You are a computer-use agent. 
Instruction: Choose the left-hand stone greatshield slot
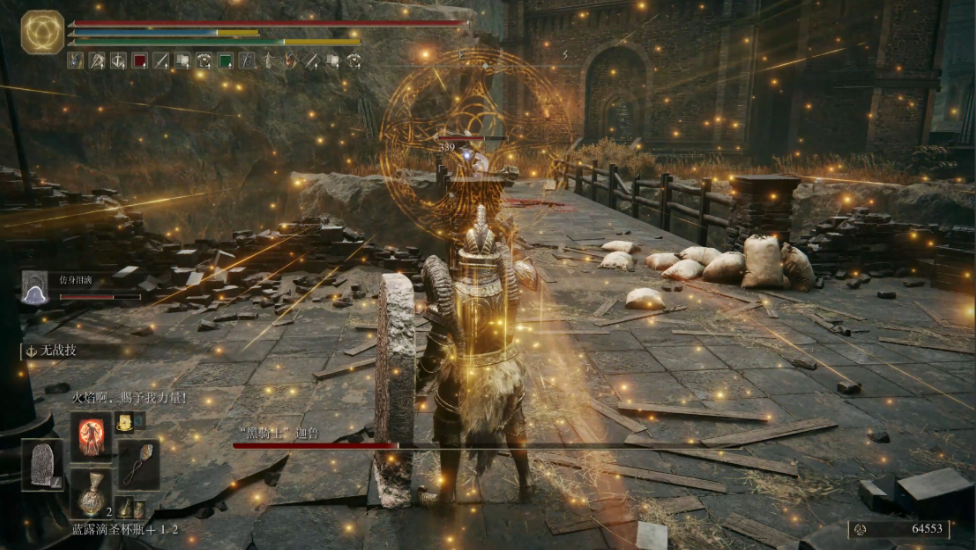click(x=42, y=465)
